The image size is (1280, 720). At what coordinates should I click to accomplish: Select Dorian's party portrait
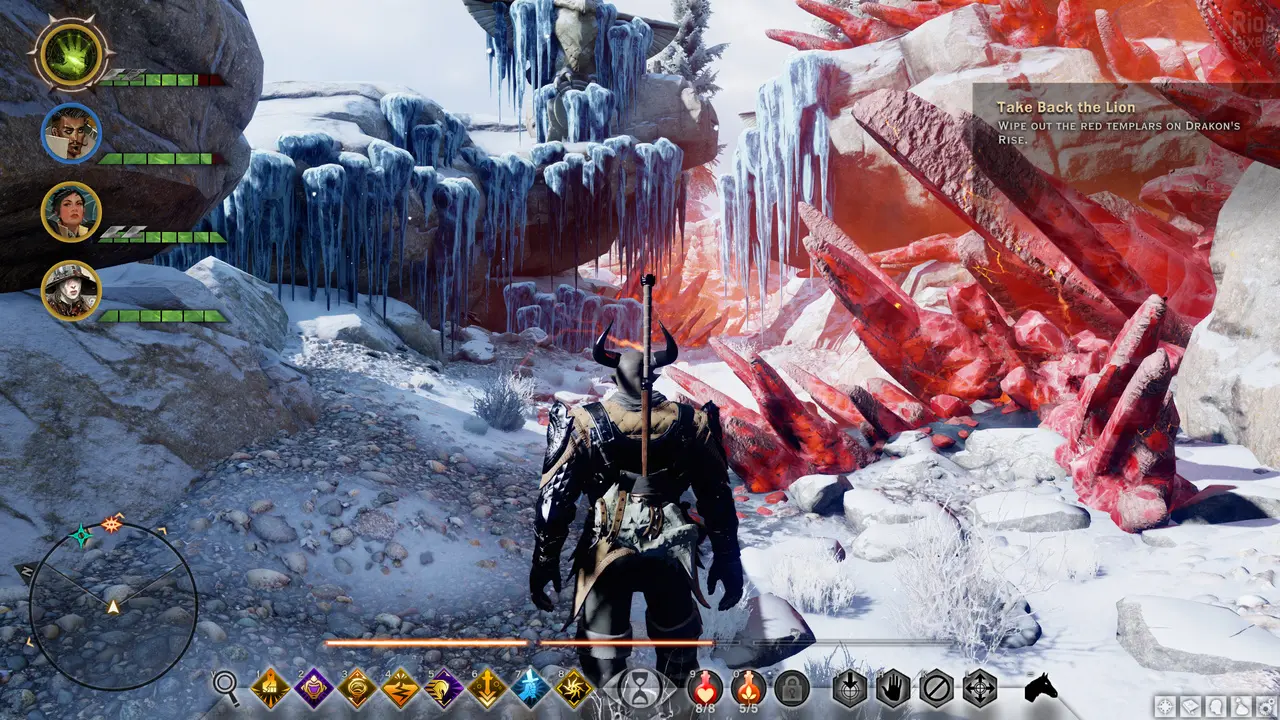[x=71, y=133]
